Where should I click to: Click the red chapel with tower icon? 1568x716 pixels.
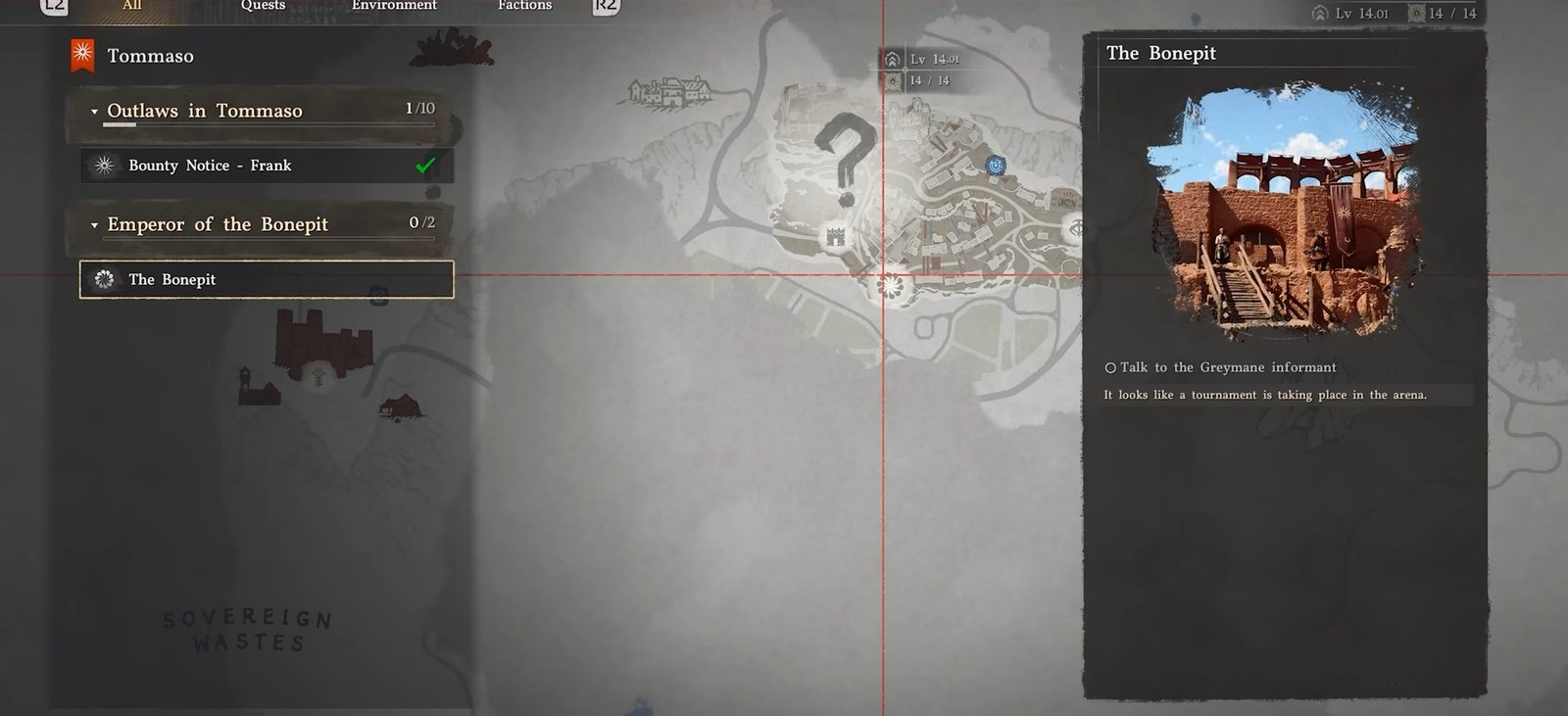[x=257, y=387]
